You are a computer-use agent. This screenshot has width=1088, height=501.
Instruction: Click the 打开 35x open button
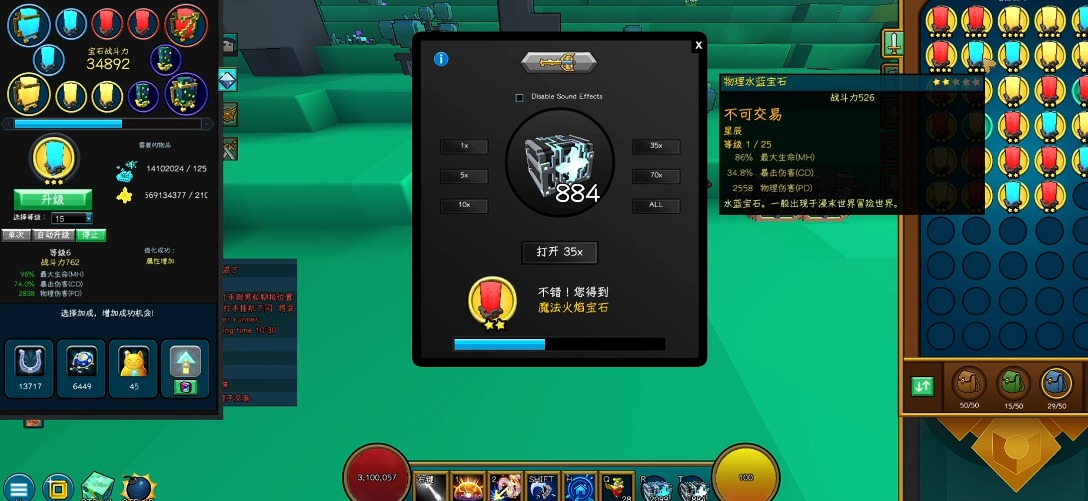click(x=560, y=252)
